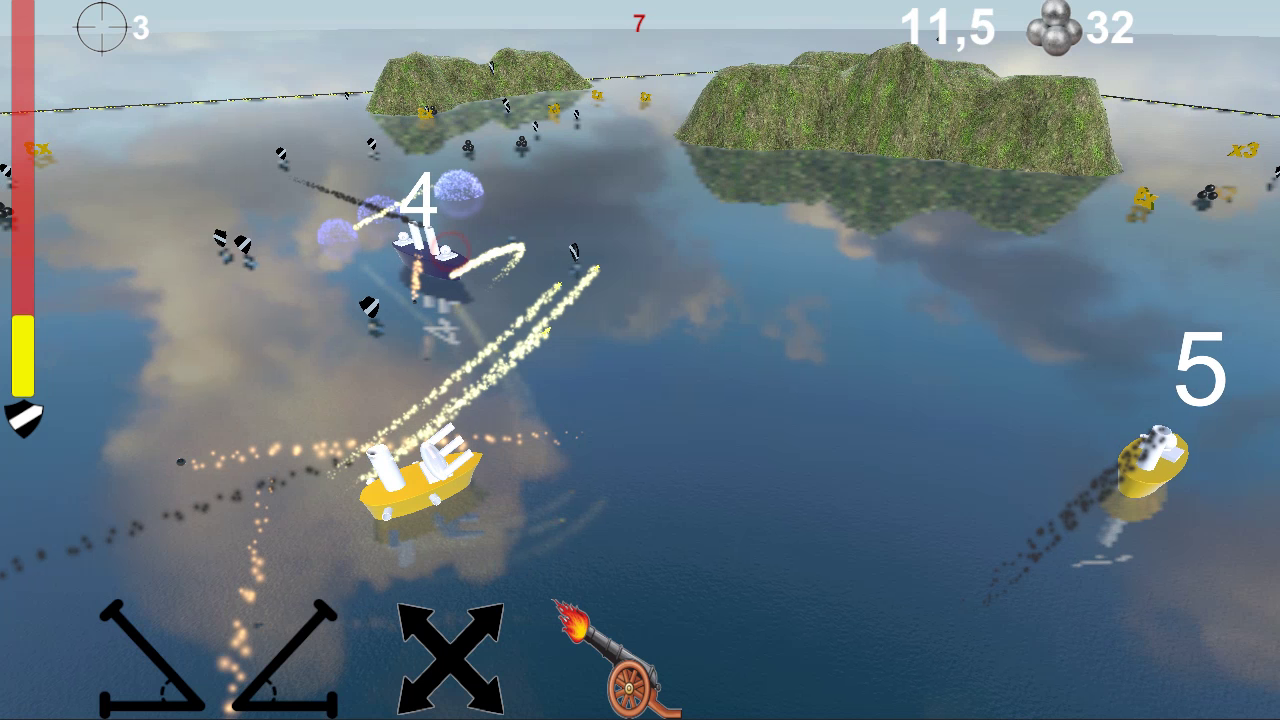Click a yellow bonus marker beneath the left island
This screenshot has height=720, width=1280.
click(552, 108)
